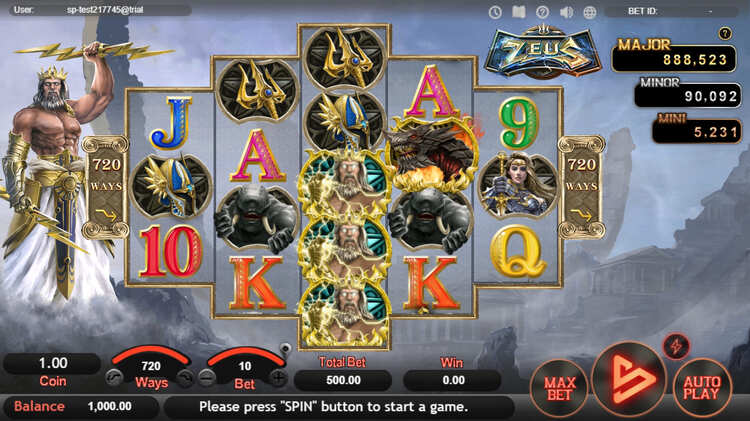Decrease the Bet with the minus button
The width and height of the screenshot is (750, 421).
pyautogui.click(x=207, y=379)
